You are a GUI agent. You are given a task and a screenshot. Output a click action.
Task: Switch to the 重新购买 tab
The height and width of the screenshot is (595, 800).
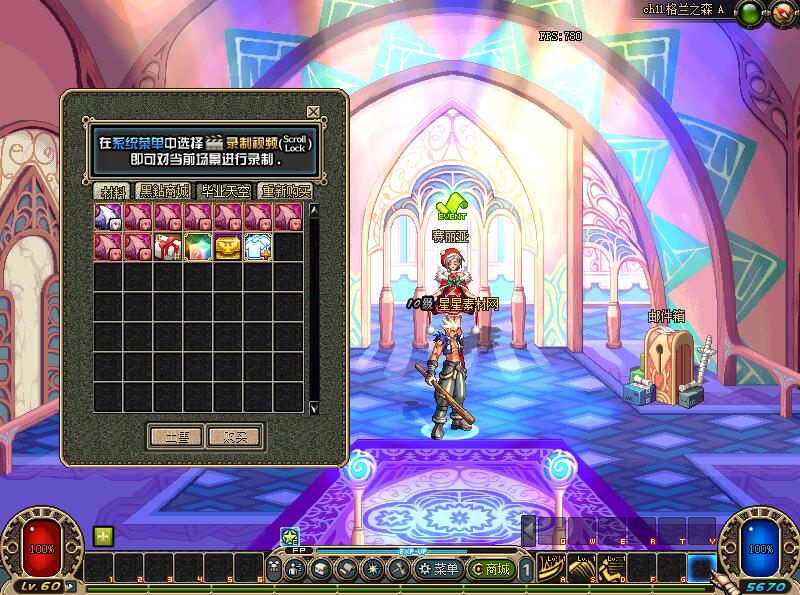(x=285, y=191)
